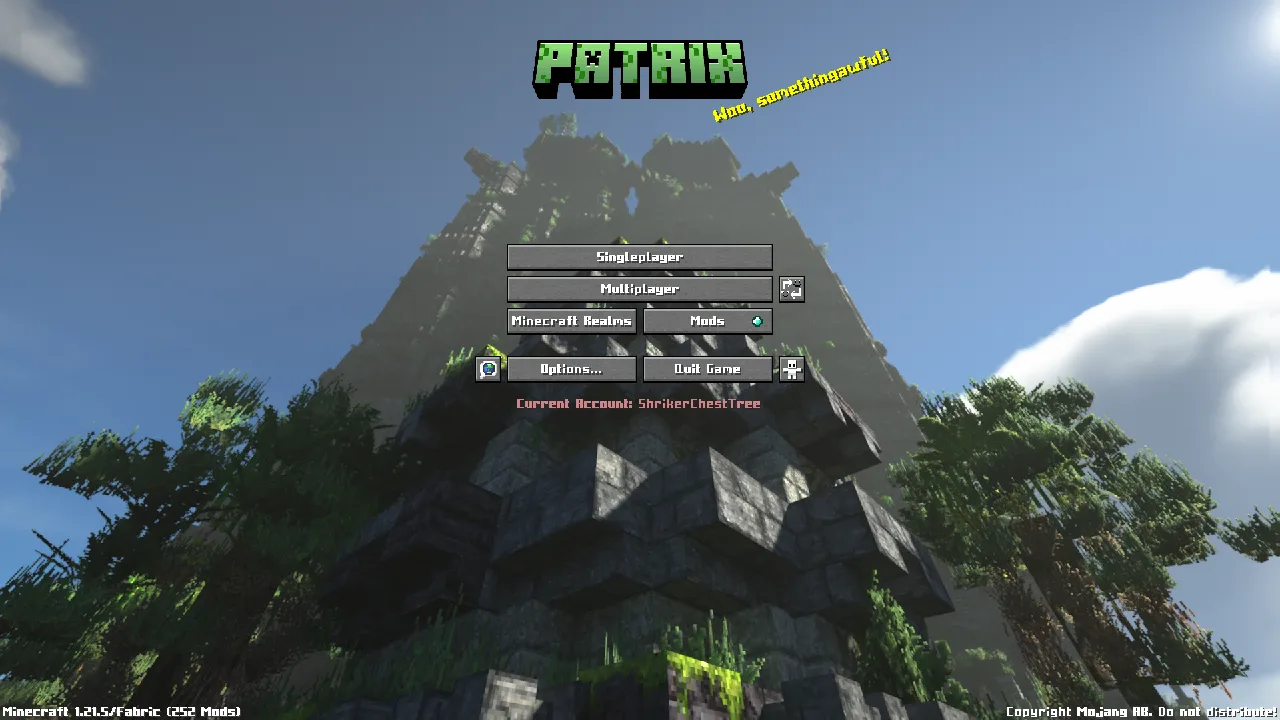Click the Mojang copyright notice
The height and width of the screenshot is (720, 1280).
point(1140,711)
